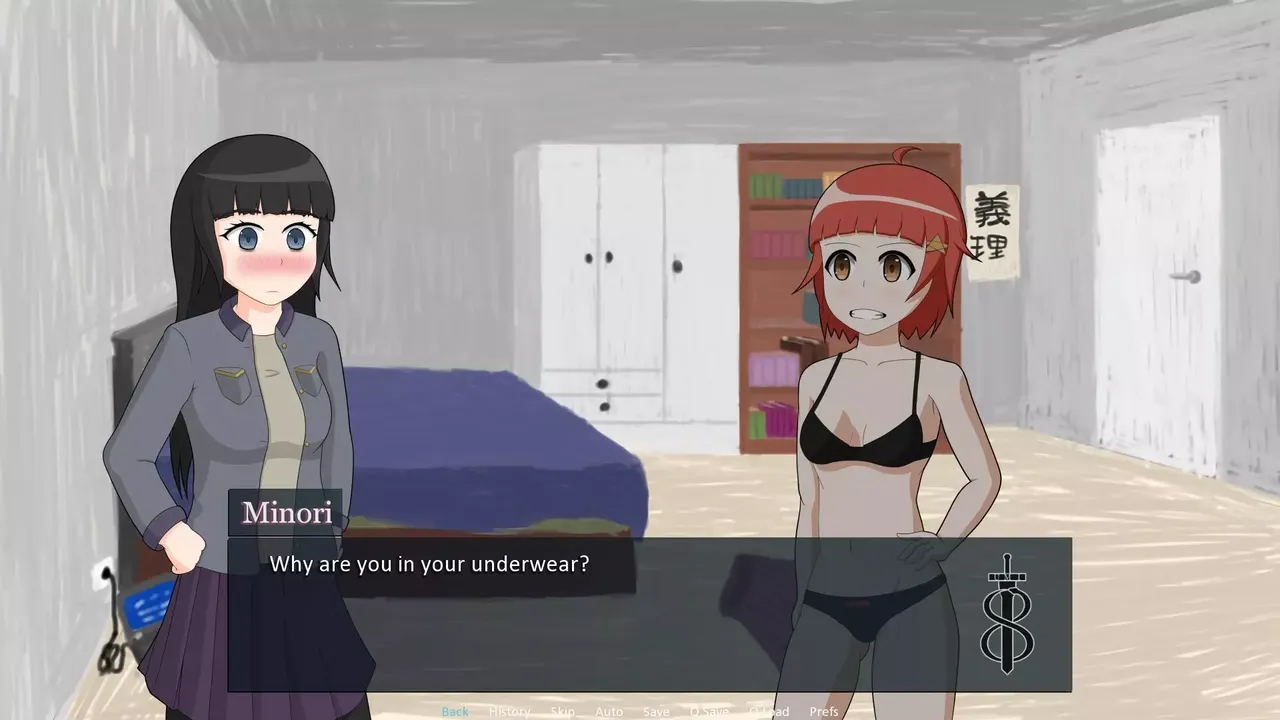Open Prefs settings
The image size is (1280, 720).
pyautogui.click(x=824, y=711)
